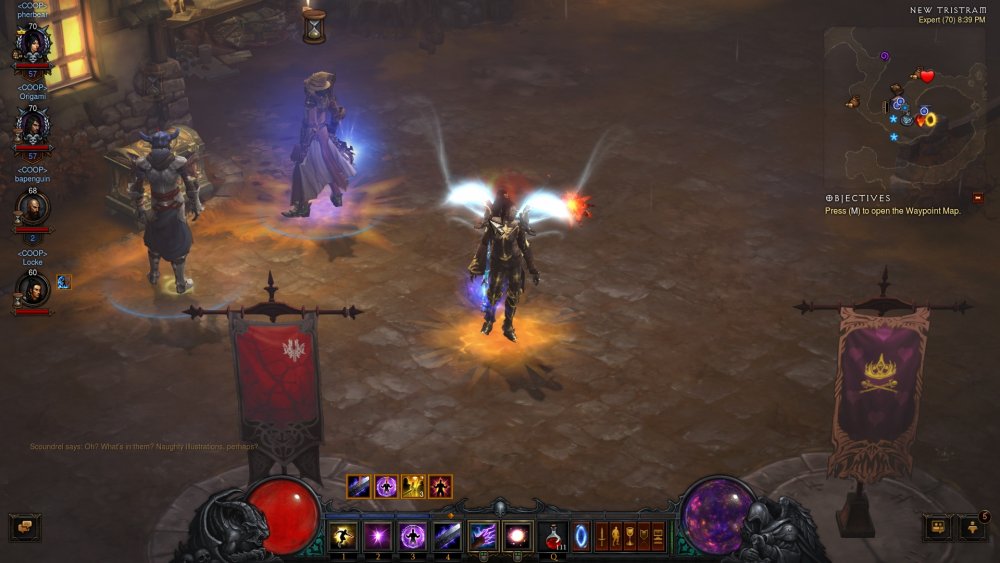This screenshot has height=563, width=1000.
Task: Click the shield-shaped menu button
Action: [644, 536]
